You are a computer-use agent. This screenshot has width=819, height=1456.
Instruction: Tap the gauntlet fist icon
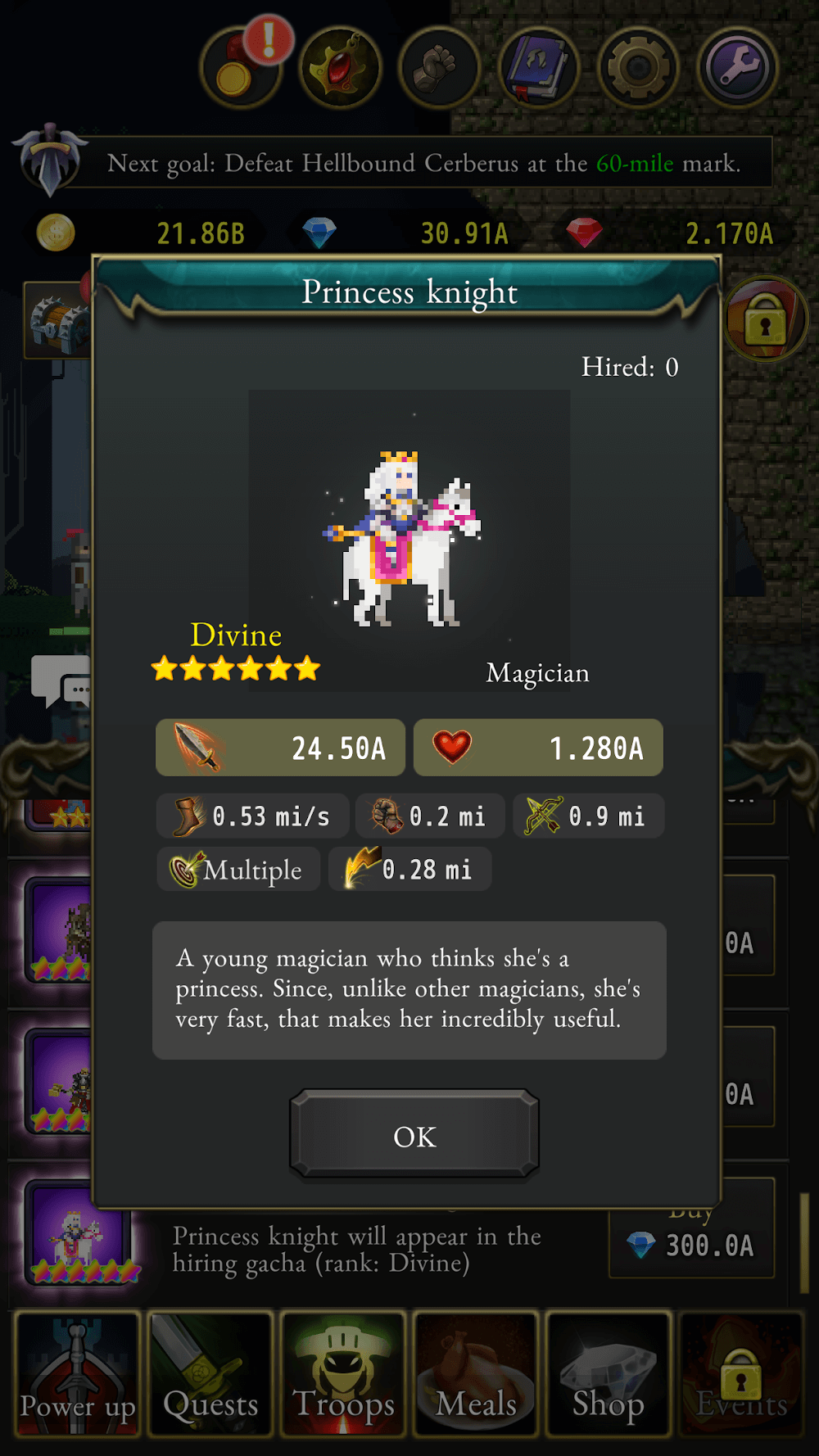(x=440, y=69)
